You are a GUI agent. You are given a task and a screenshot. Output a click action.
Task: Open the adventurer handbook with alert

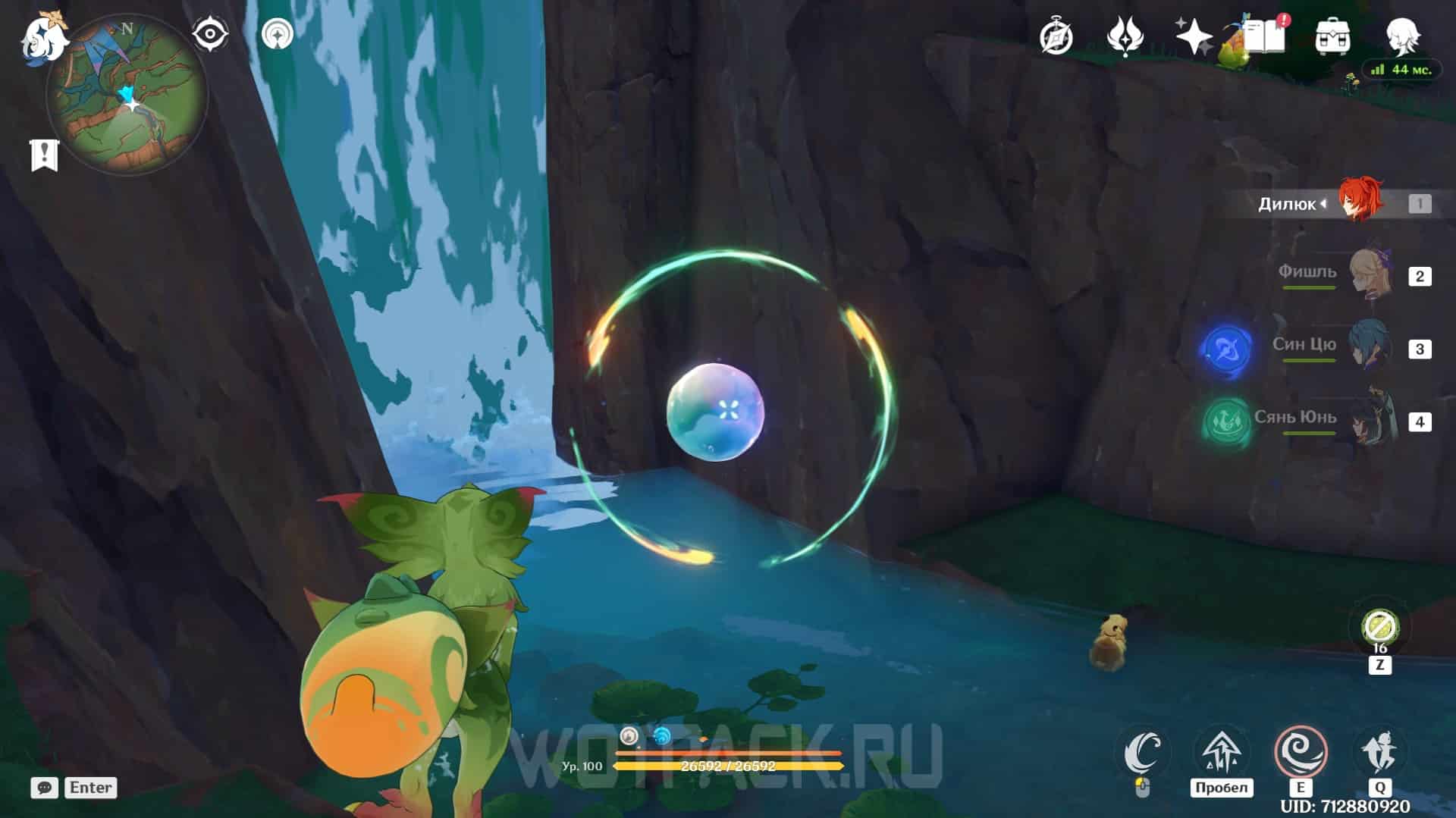tap(1264, 36)
